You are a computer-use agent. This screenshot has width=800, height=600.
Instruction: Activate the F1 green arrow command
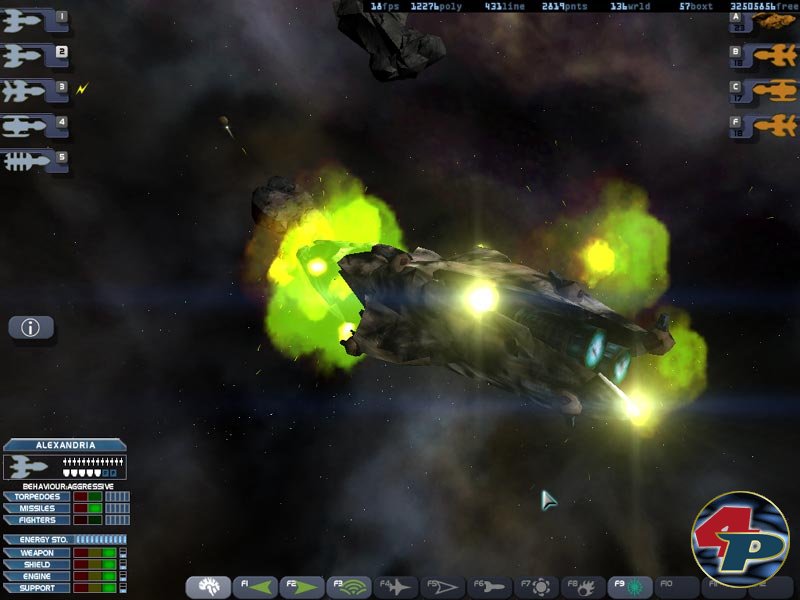point(255,587)
